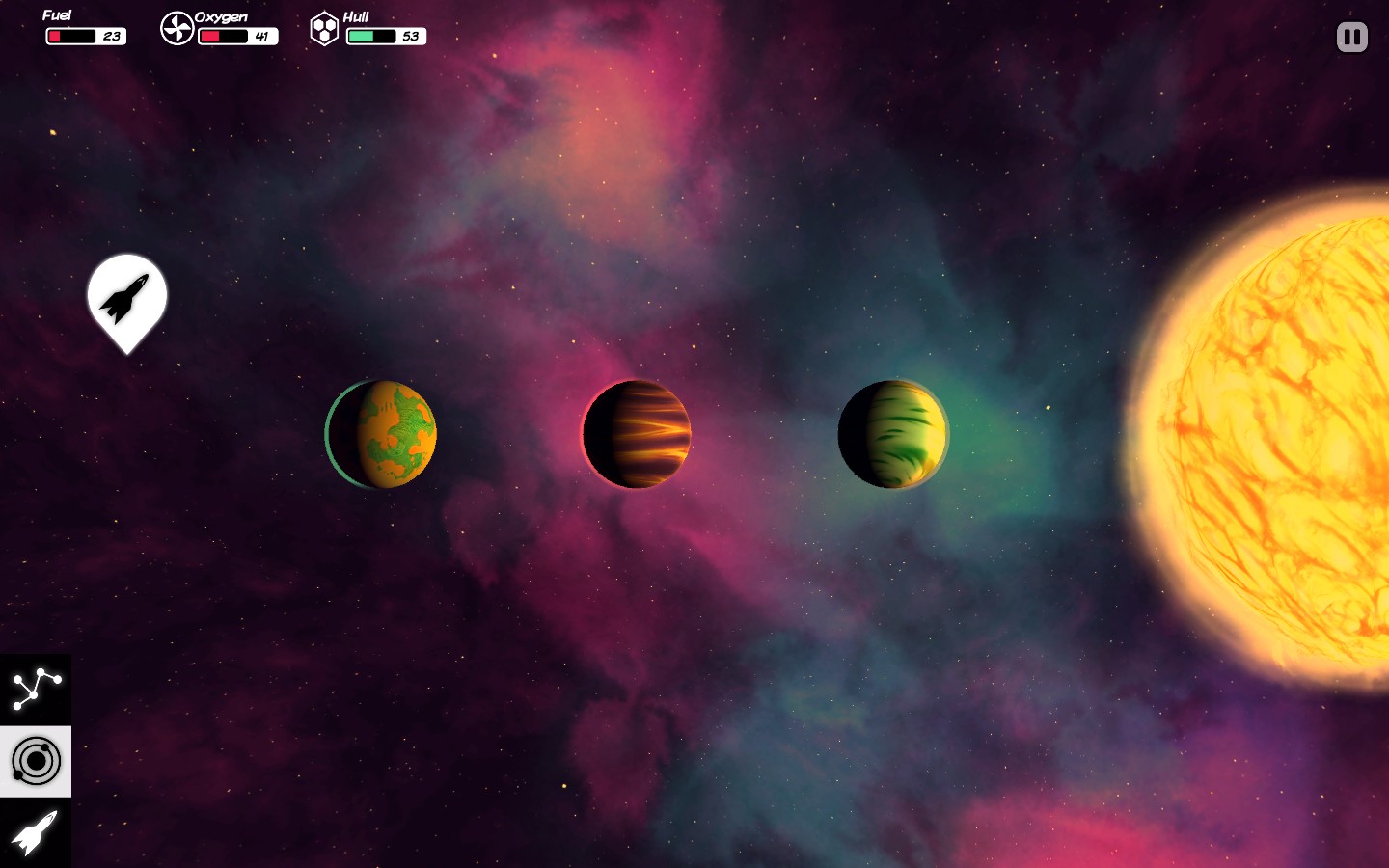The width and height of the screenshot is (1389, 868).
Task: Click the Hull hexagon icon
Action: (323, 27)
